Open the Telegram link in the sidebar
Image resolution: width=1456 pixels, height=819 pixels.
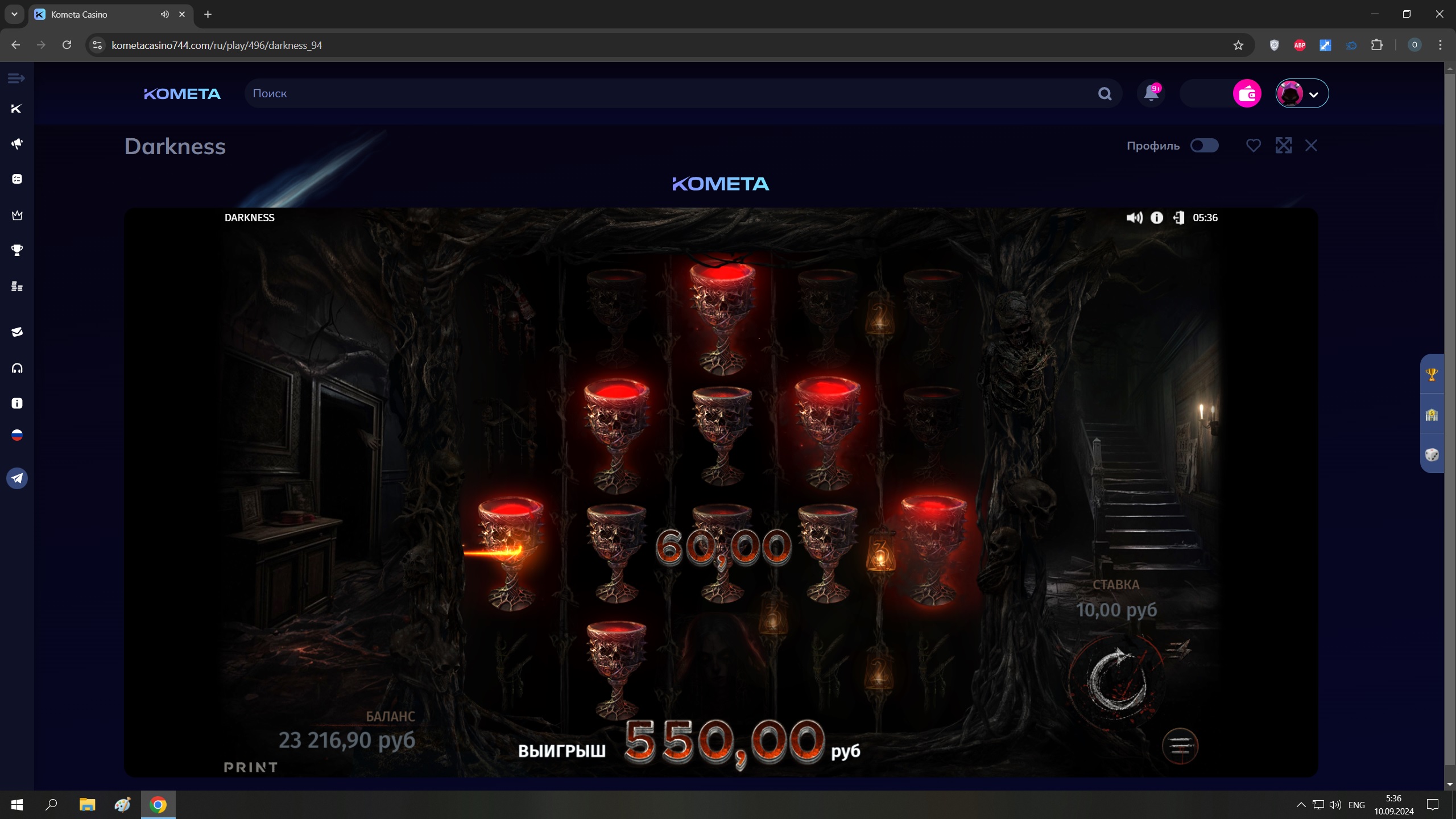click(x=17, y=478)
